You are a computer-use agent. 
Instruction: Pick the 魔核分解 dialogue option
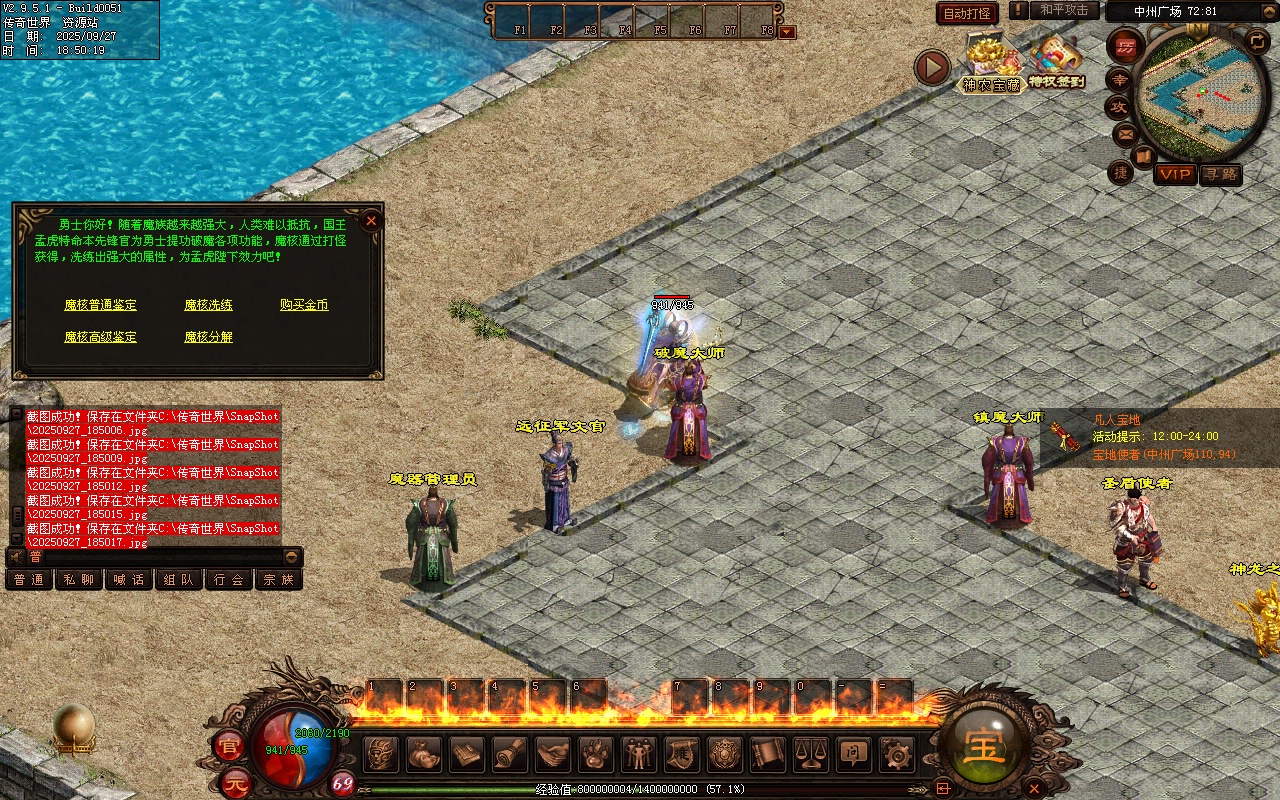click(x=208, y=337)
